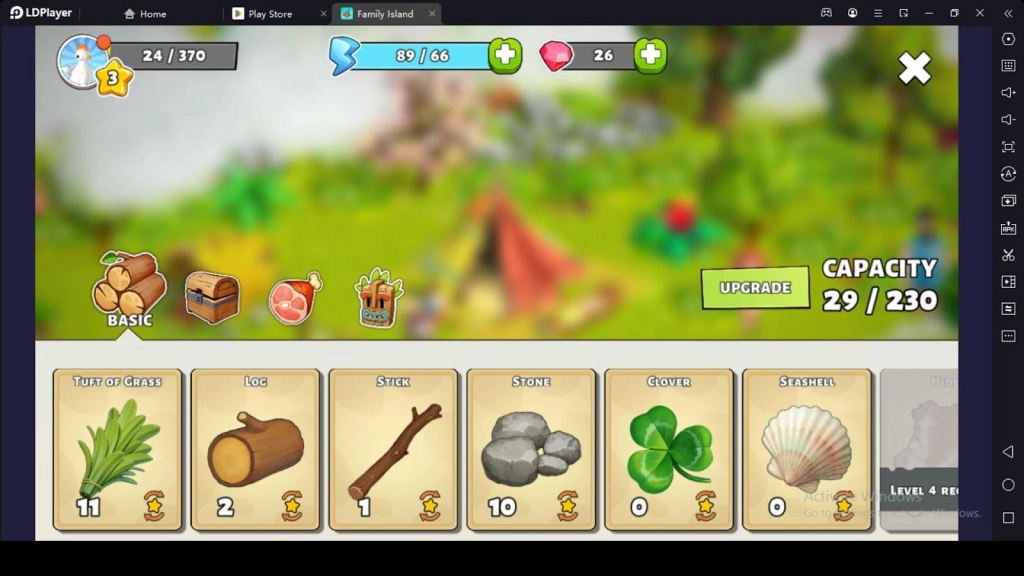This screenshot has width=1024, height=576.
Task: Add more energy with the plus button
Action: point(505,55)
